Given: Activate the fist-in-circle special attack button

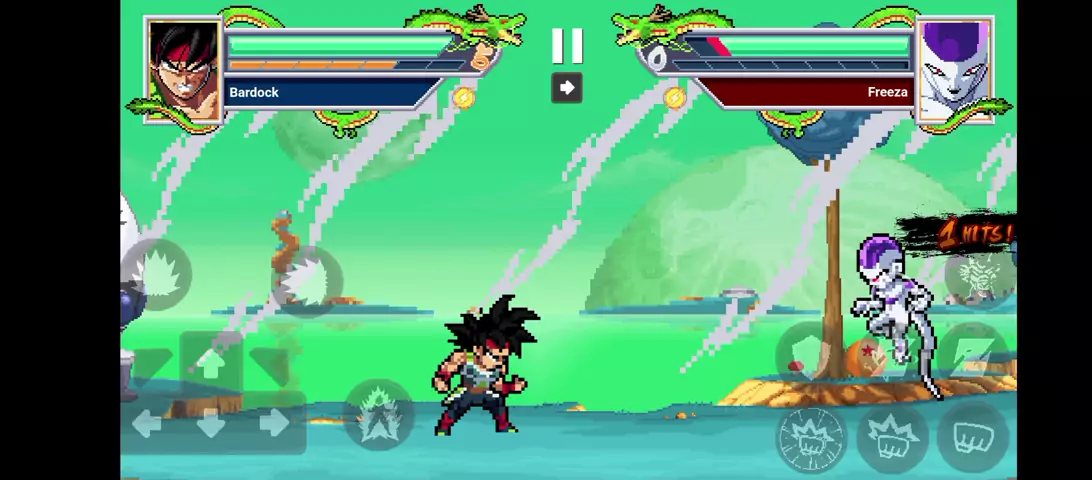Looking at the screenshot, I should tap(811, 438).
